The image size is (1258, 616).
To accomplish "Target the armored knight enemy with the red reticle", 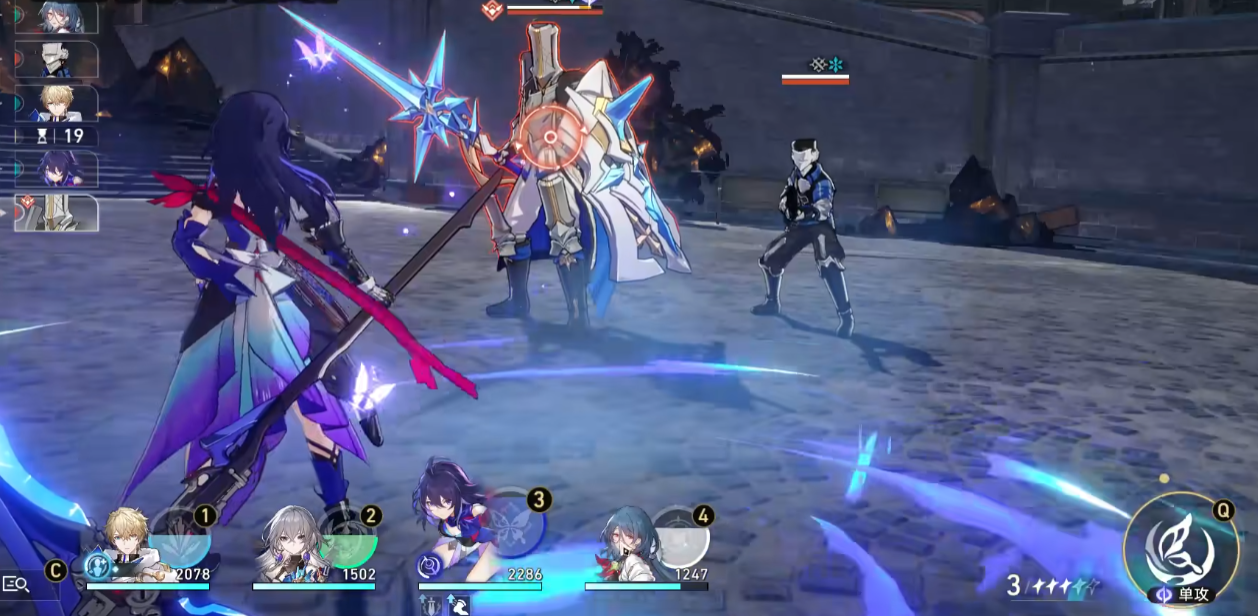I will (x=551, y=139).
